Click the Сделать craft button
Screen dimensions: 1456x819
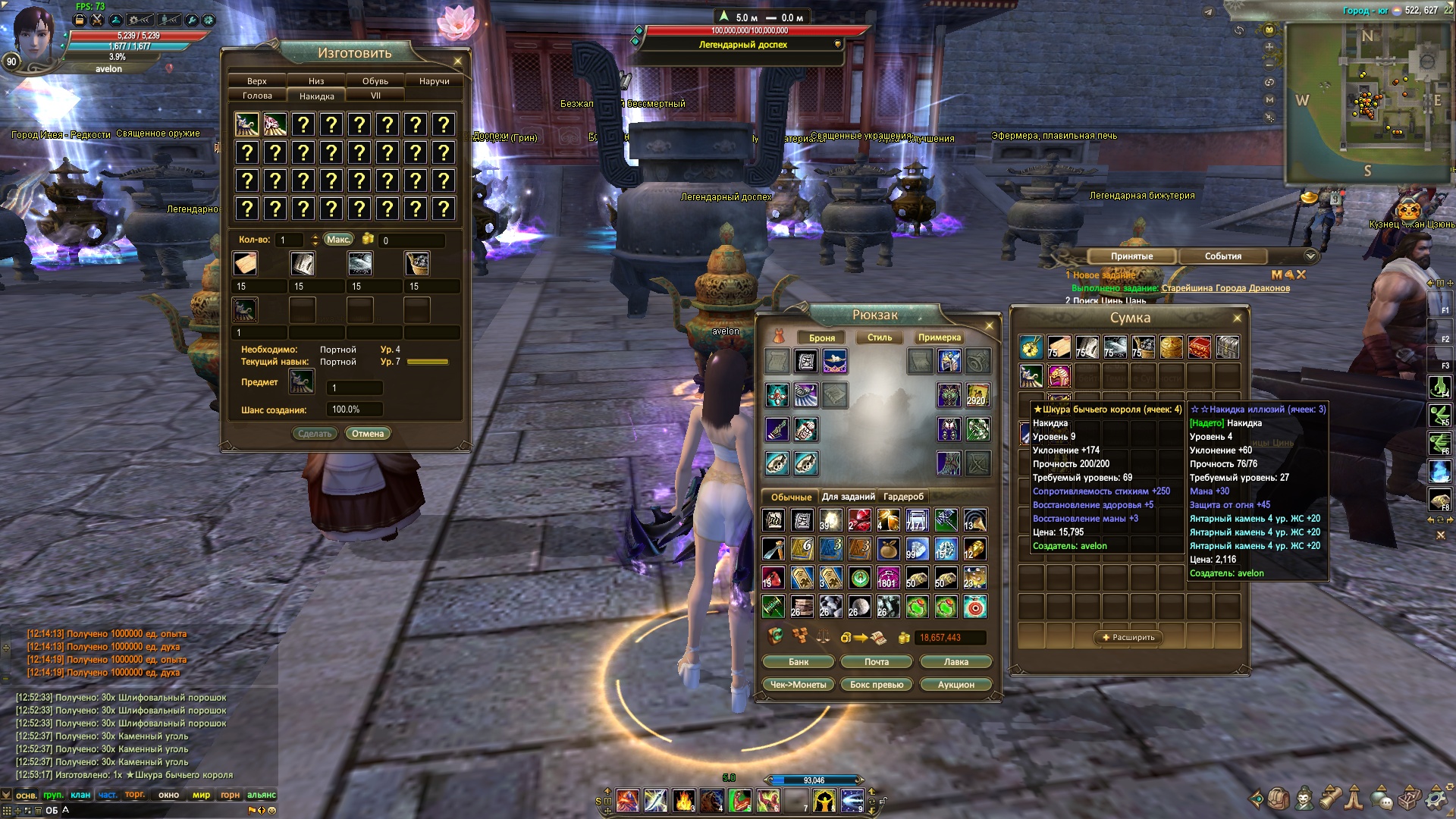point(315,434)
